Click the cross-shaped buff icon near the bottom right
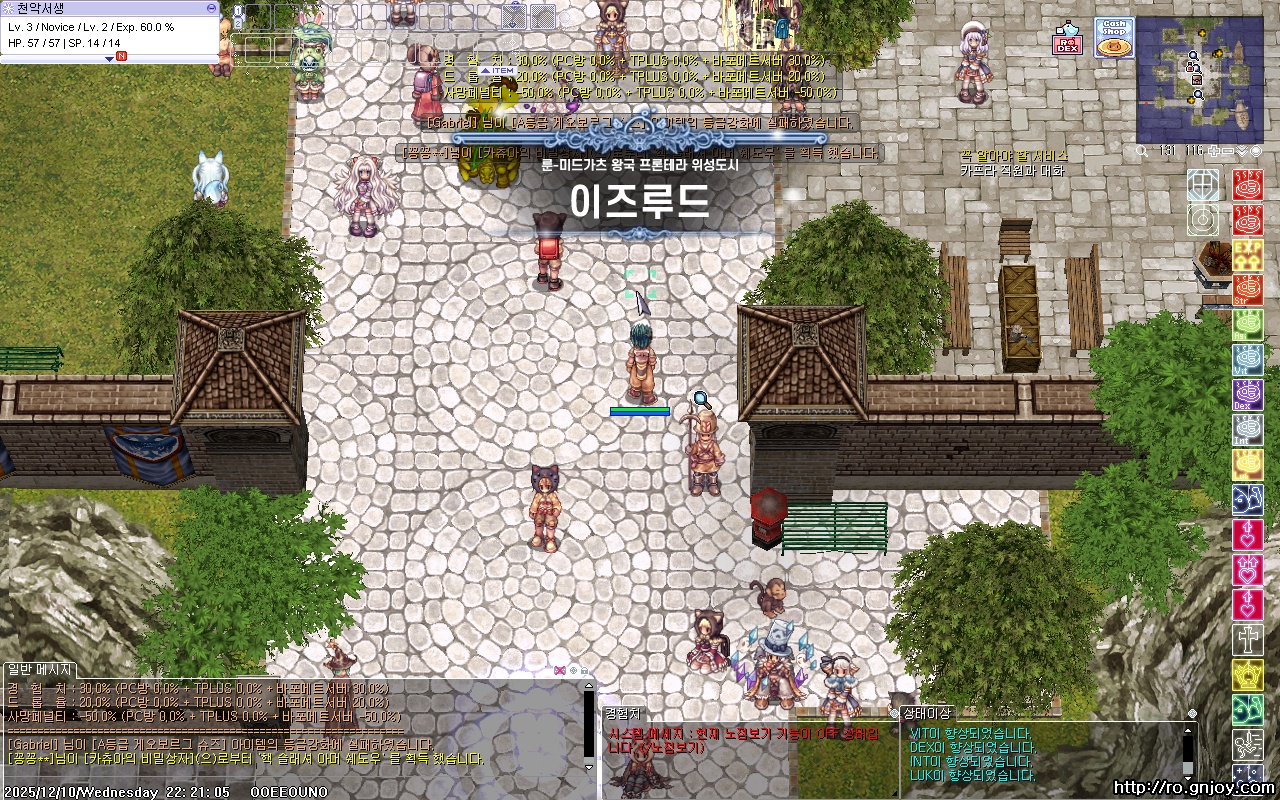Screen dimensions: 1280x800 click(x=1248, y=638)
